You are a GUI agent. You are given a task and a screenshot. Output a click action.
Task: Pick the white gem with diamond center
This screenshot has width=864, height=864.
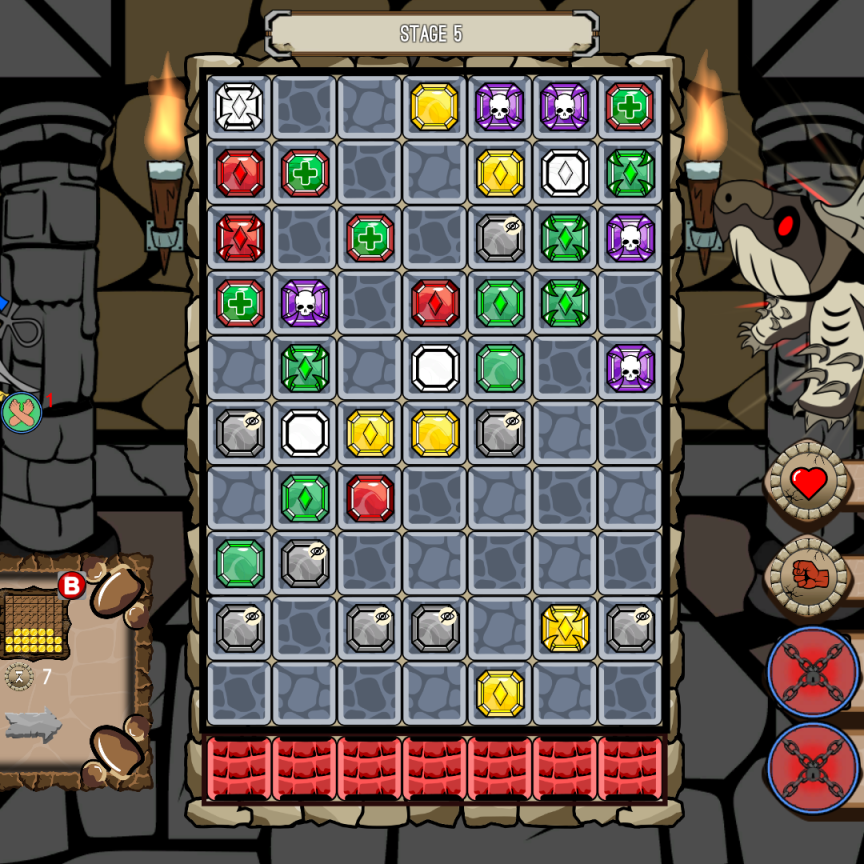click(x=565, y=173)
